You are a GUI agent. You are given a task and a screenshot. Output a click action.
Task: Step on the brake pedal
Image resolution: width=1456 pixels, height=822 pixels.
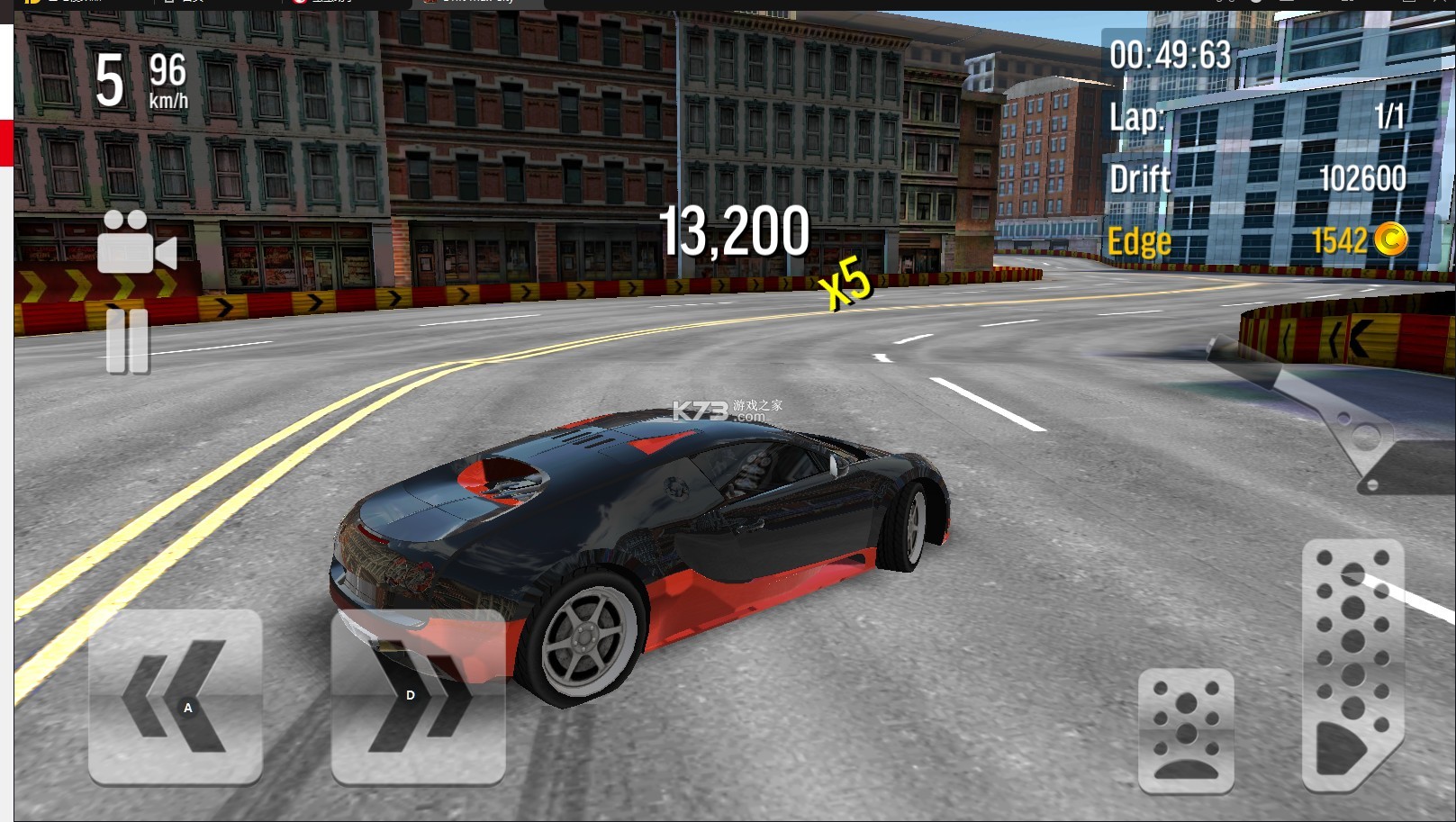(1185, 731)
